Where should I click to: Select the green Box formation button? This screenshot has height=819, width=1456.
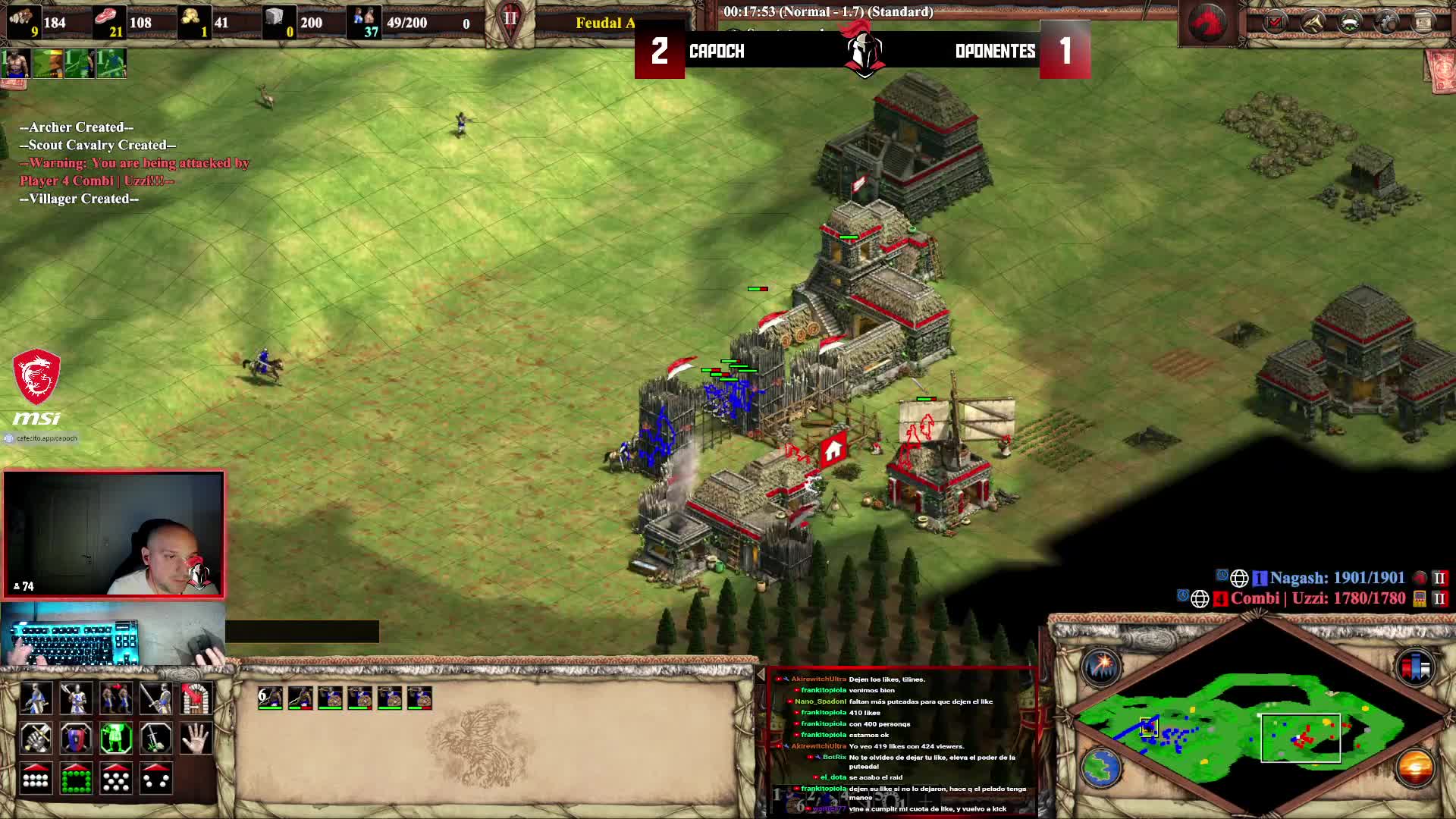[x=76, y=778]
